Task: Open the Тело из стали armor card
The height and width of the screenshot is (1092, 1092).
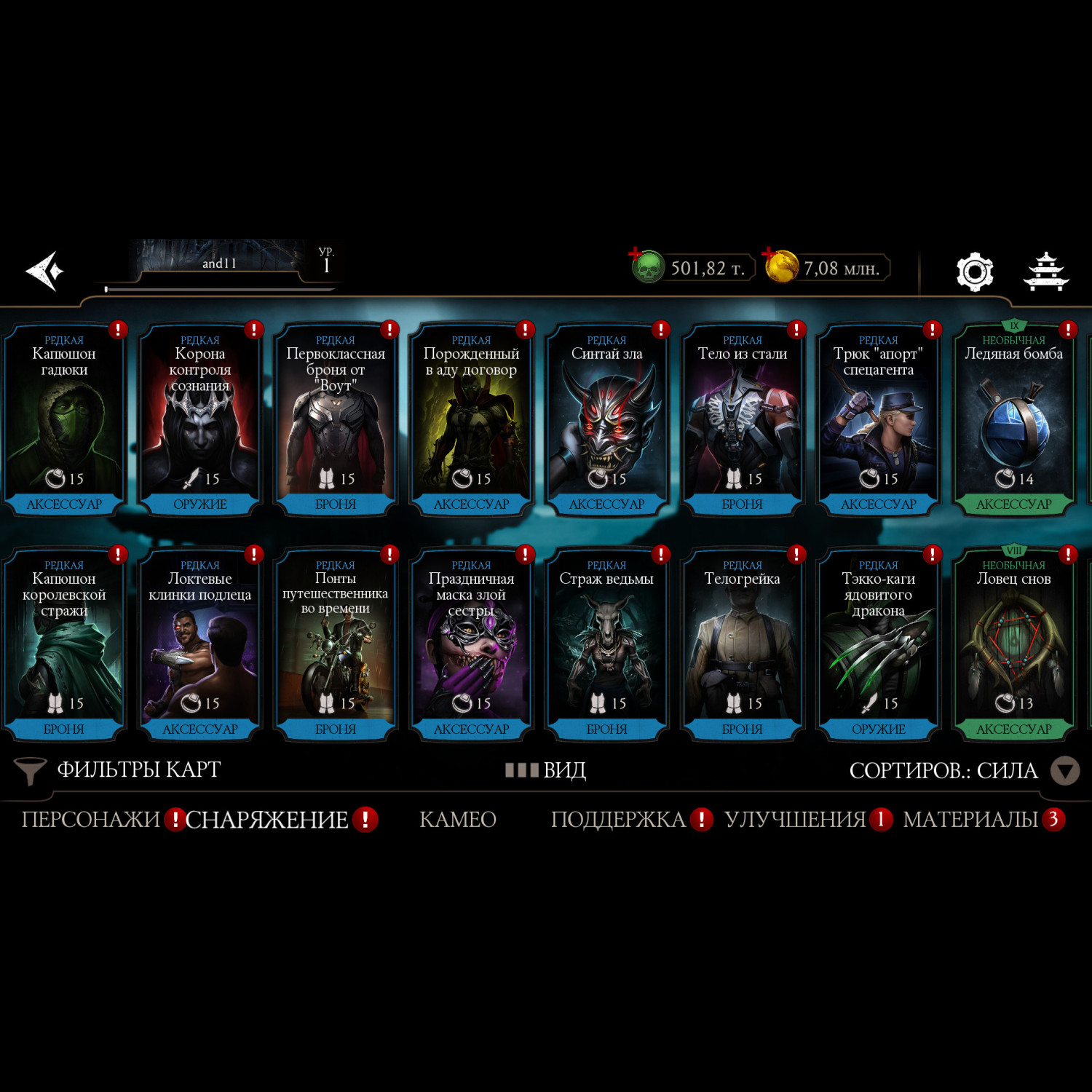Action: click(743, 419)
